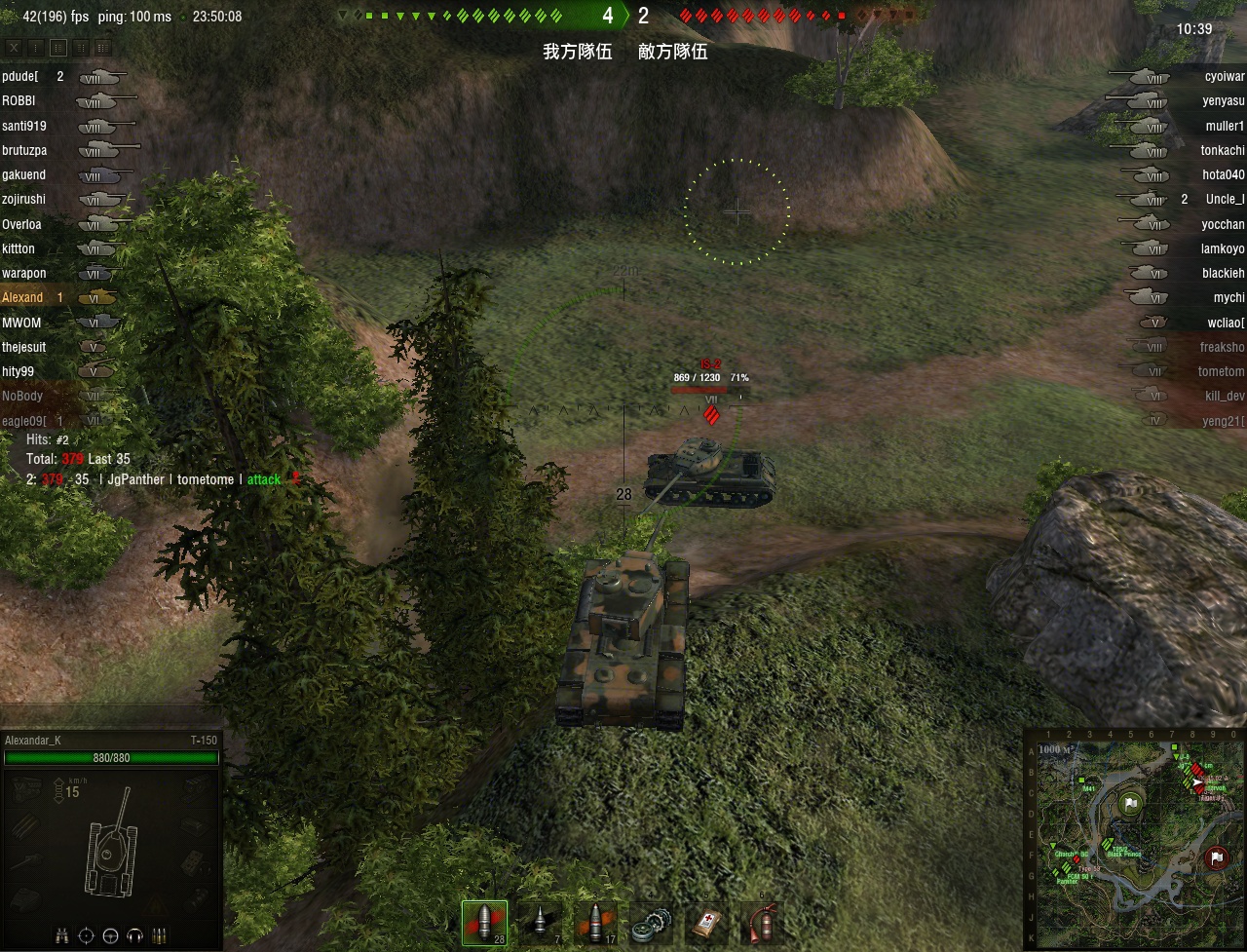Hide the player list with the X button

point(14,47)
